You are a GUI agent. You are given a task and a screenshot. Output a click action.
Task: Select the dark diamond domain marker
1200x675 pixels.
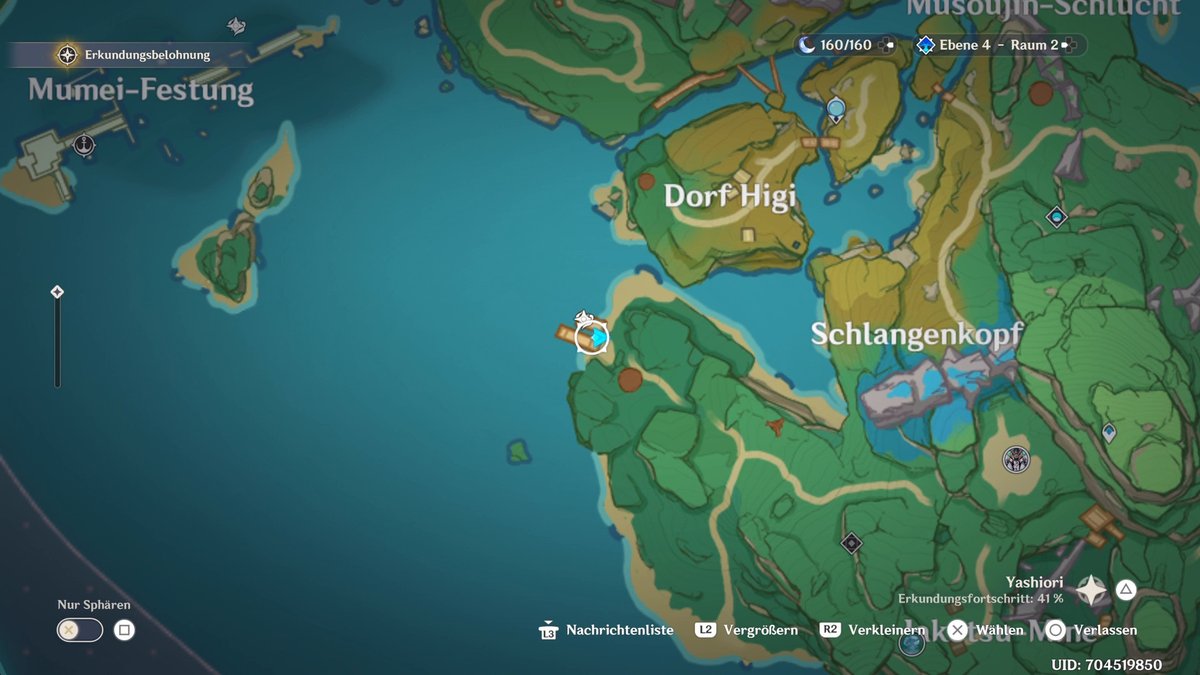(851, 543)
